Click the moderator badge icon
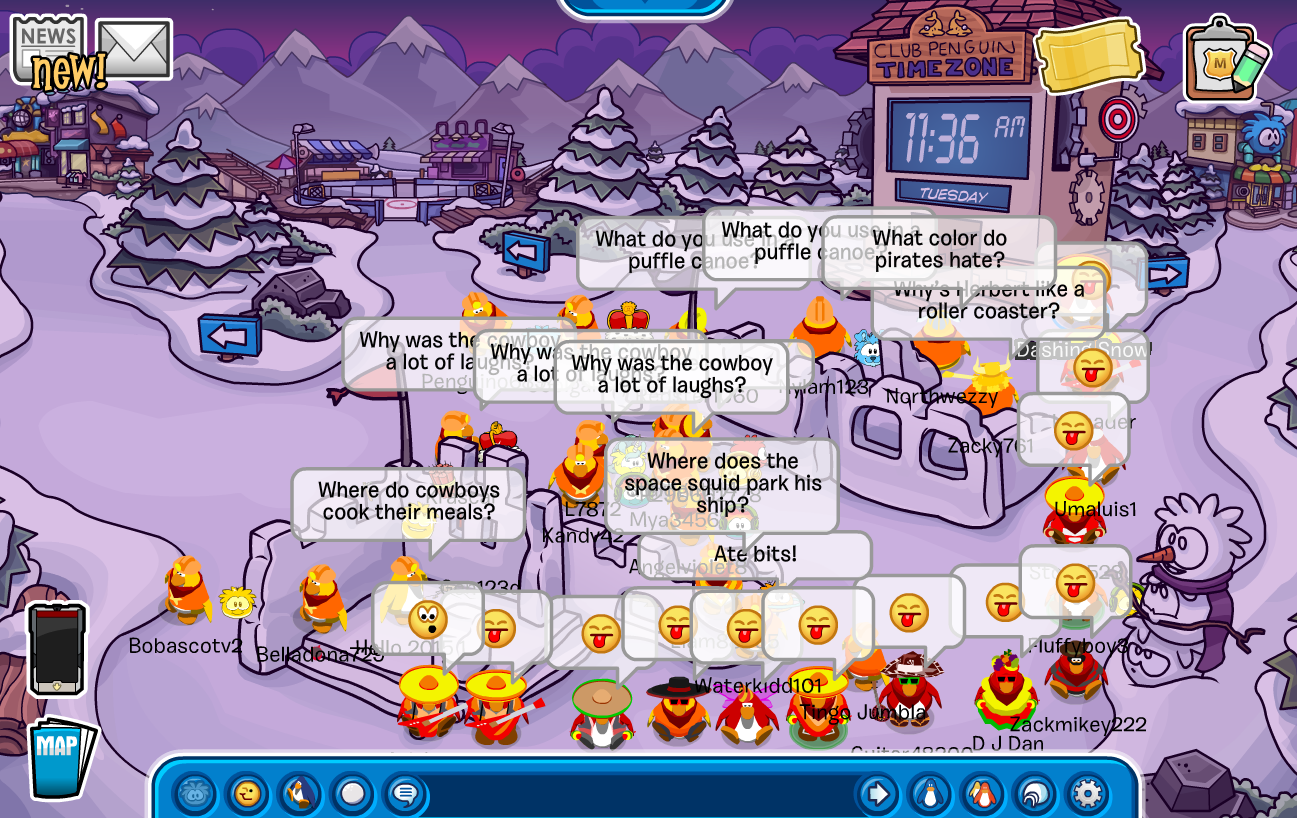This screenshot has width=1297, height=818. point(1222,58)
